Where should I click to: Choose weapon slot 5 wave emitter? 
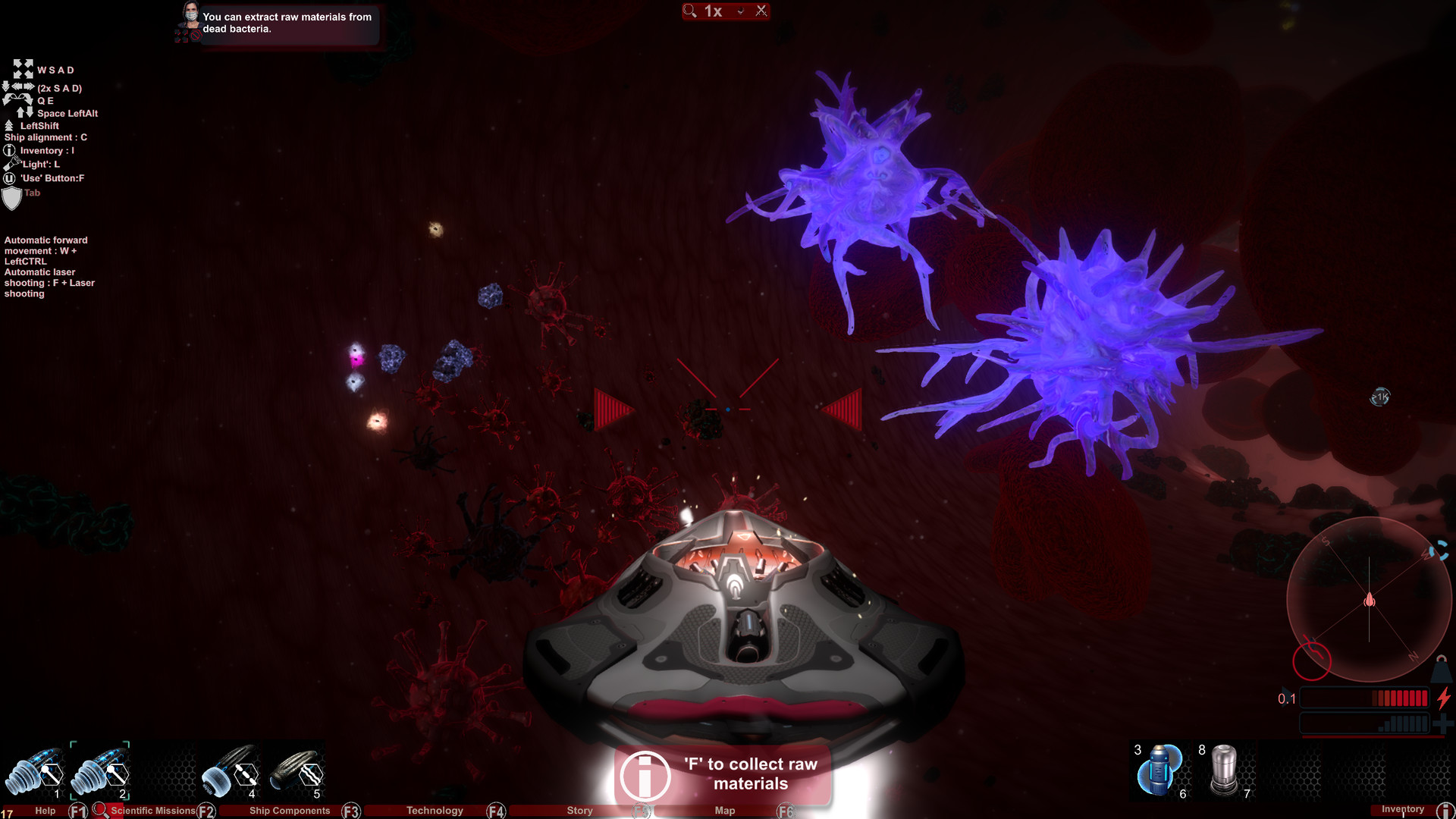coord(297,773)
